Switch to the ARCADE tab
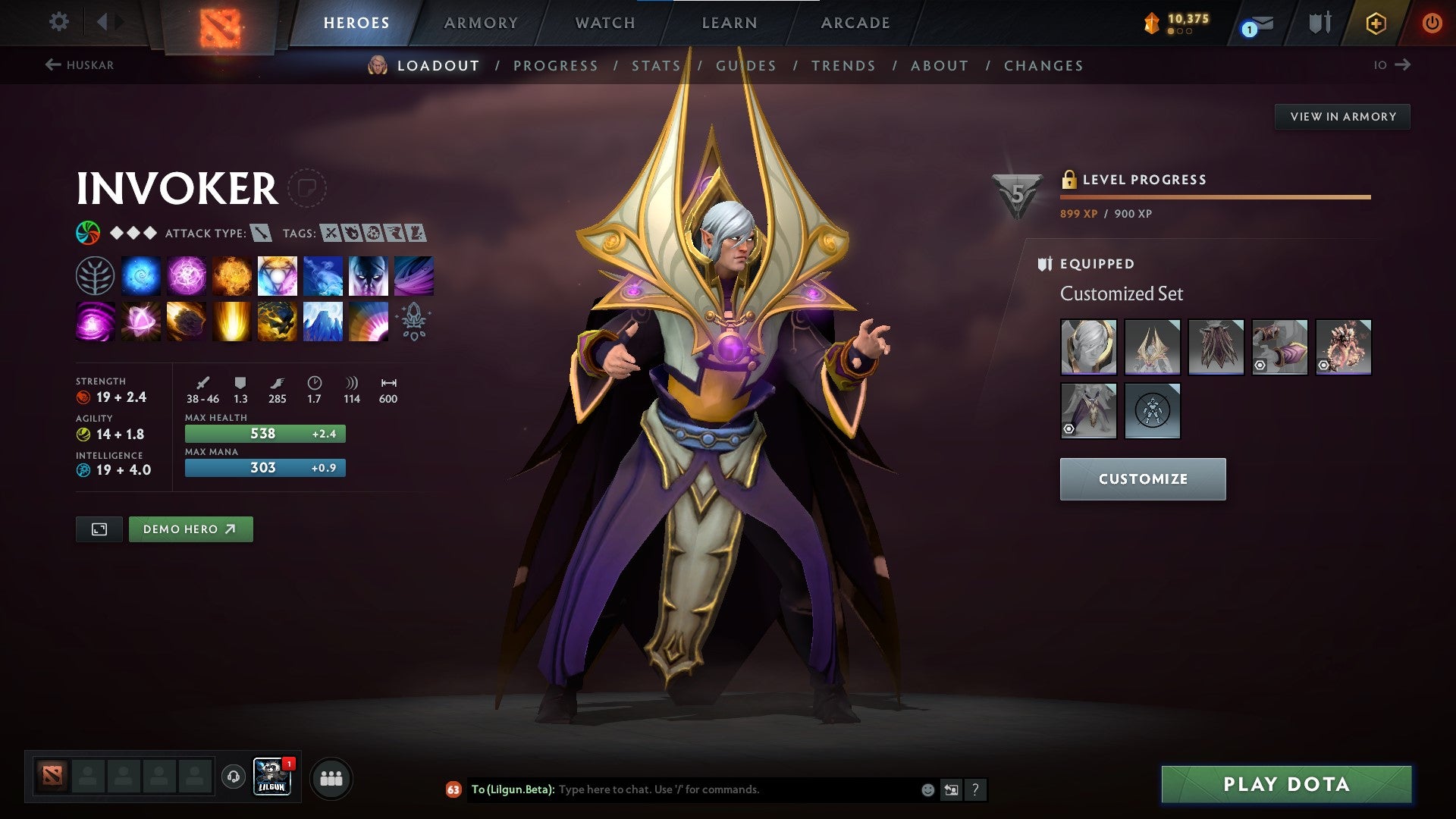This screenshot has height=819, width=1456. (855, 23)
